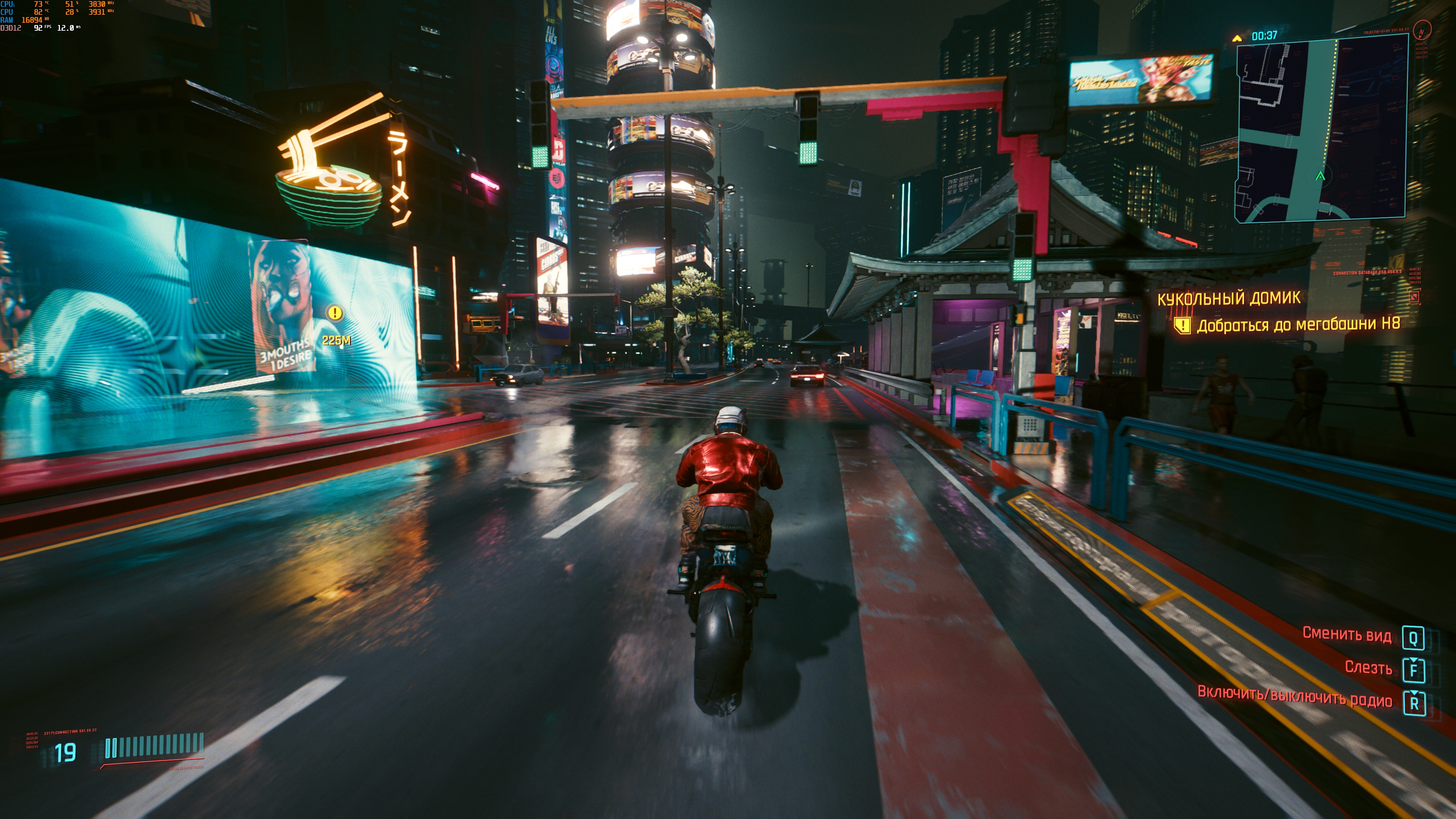This screenshot has height=819, width=1456.
Task: Click the north compass icon above minimap
Action: (x=1421, y=30)
